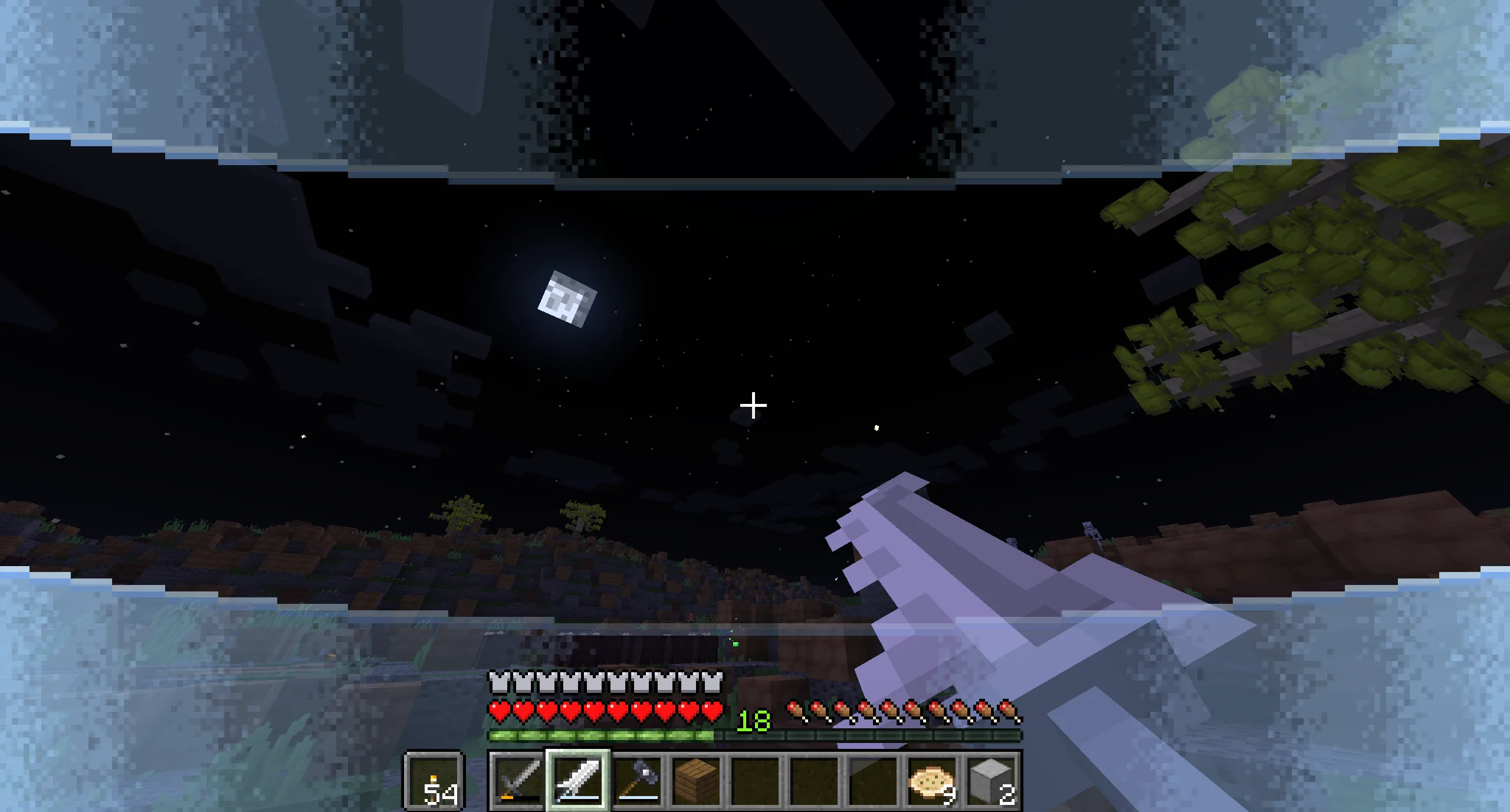Select the iron sword in the first hotbar slot

point(519,780)
